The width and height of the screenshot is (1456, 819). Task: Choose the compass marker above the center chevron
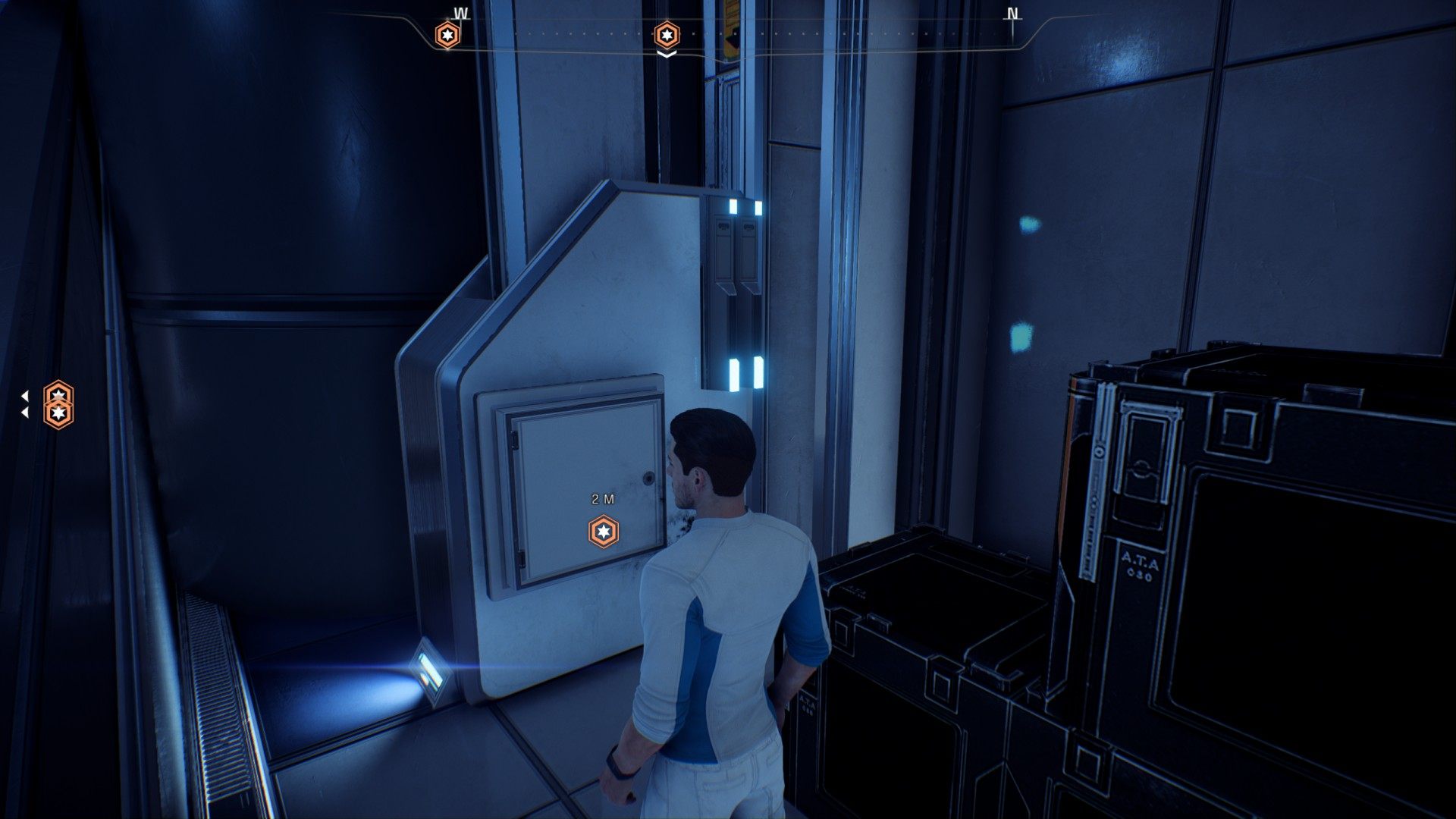tap(667, 35)
